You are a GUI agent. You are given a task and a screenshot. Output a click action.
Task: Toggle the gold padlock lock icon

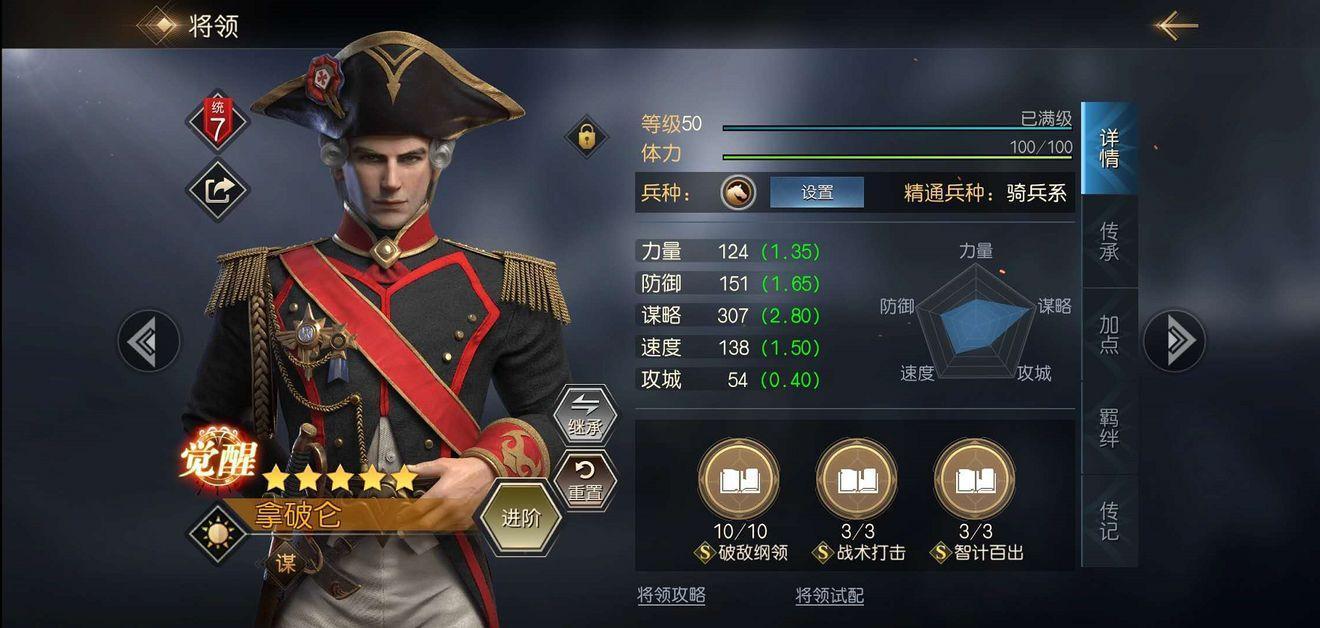[x=586, y=137]
